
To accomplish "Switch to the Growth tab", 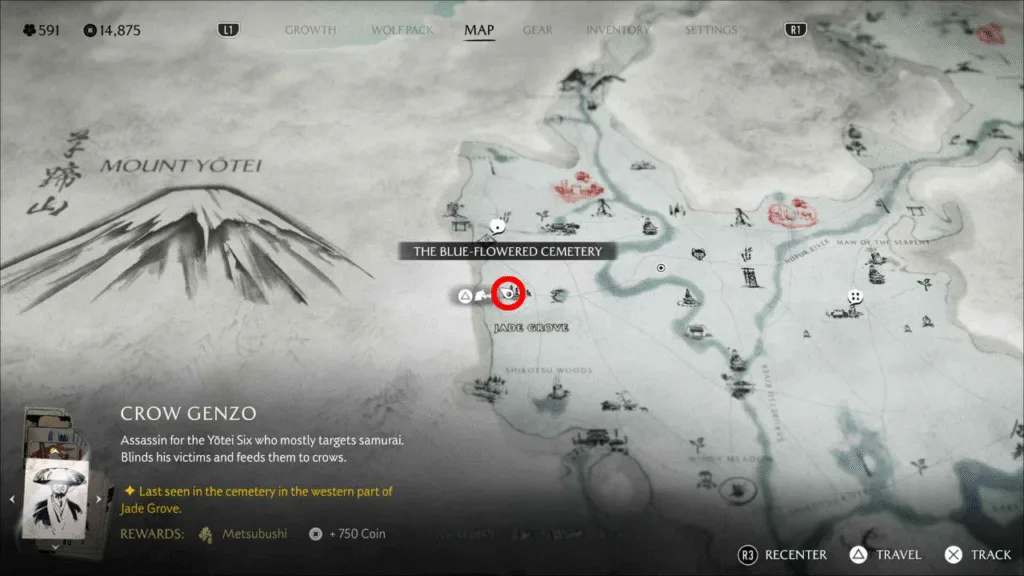I will pos(310,30).
